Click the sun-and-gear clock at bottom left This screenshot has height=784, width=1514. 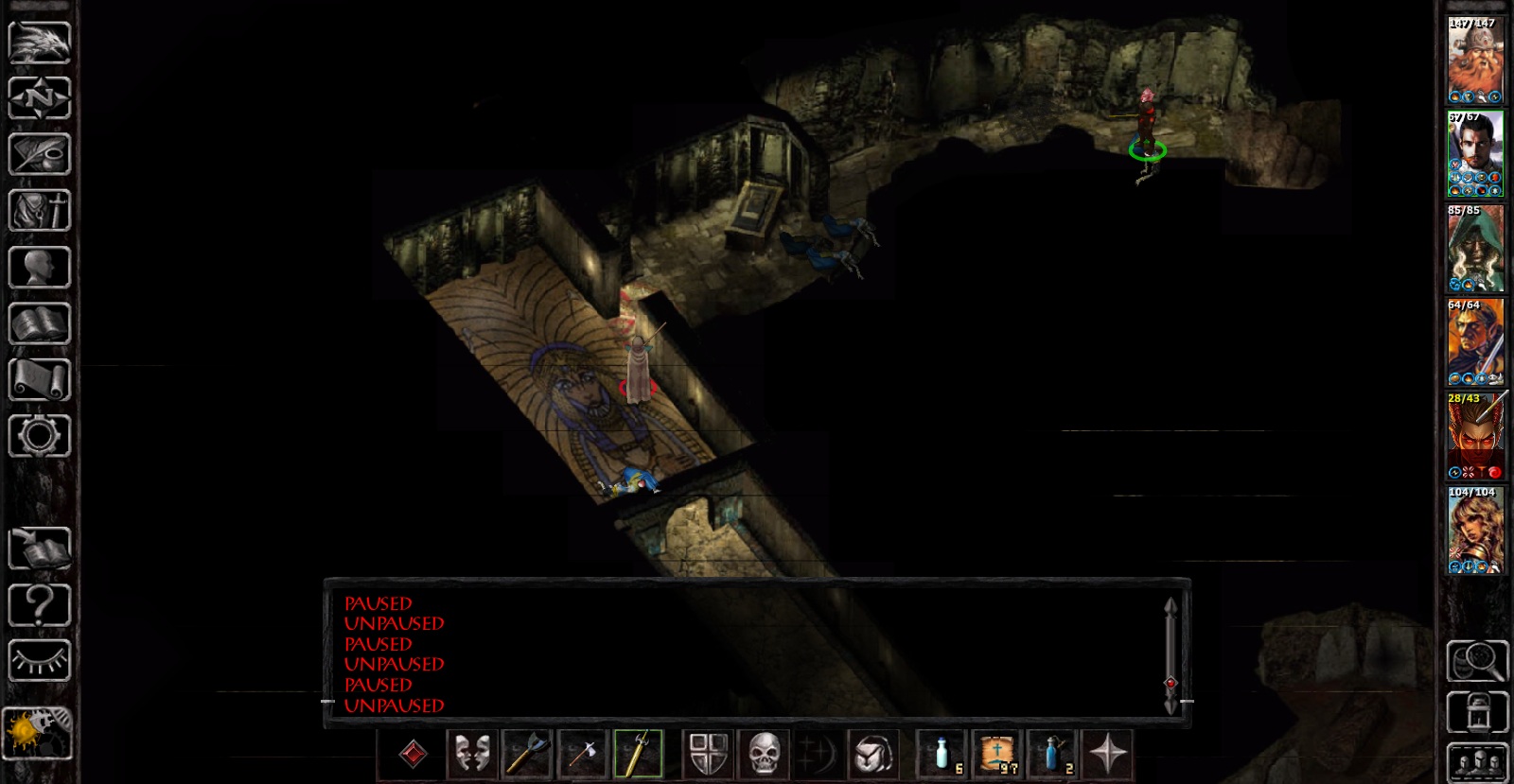[x=38, y=732]
